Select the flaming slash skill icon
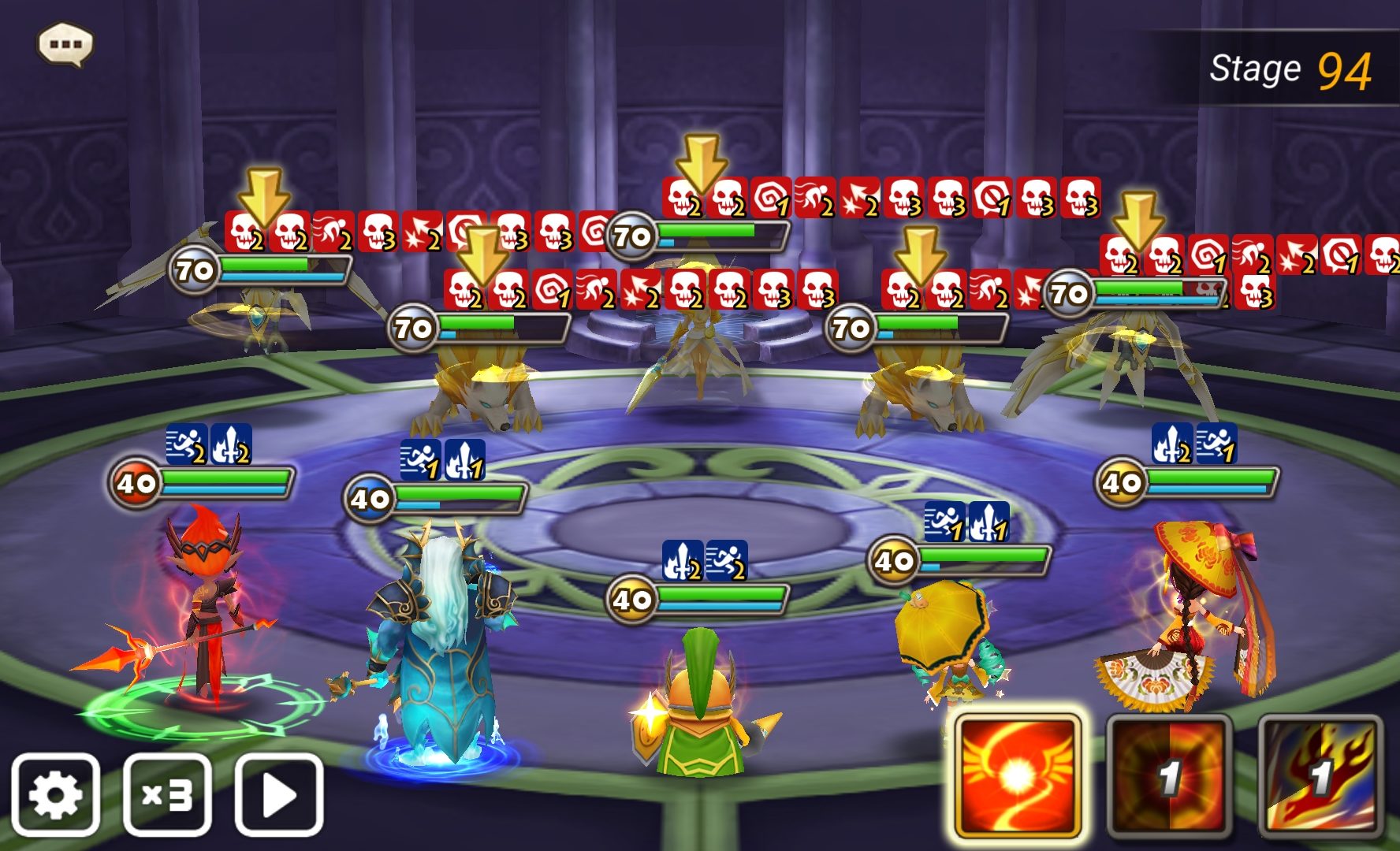1400x851 pixels. [x=1320, y=776]
